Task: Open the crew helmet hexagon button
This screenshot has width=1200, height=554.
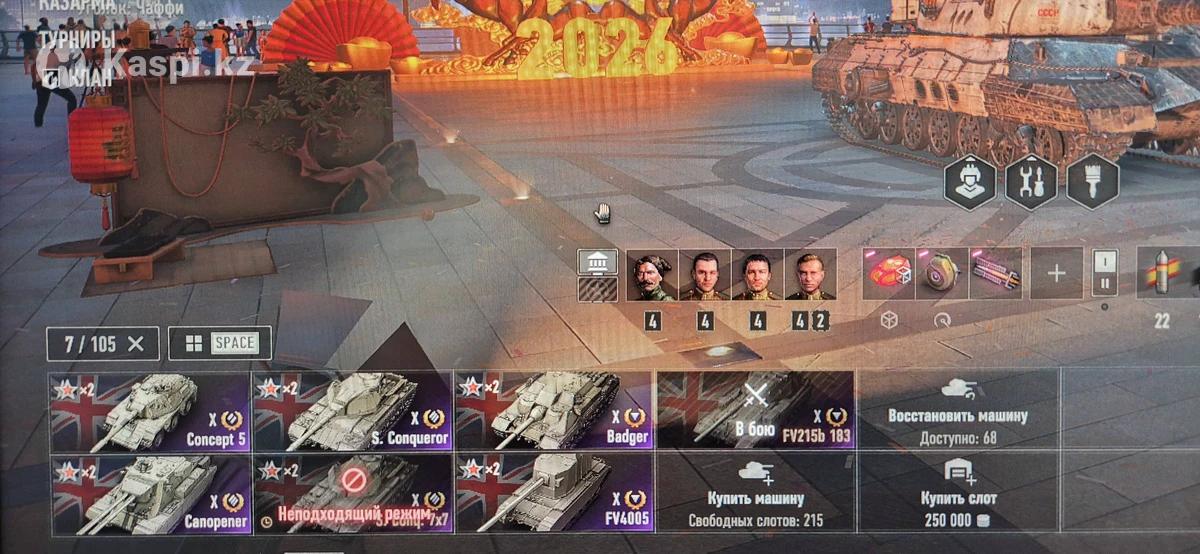Action: coord(970,182)
